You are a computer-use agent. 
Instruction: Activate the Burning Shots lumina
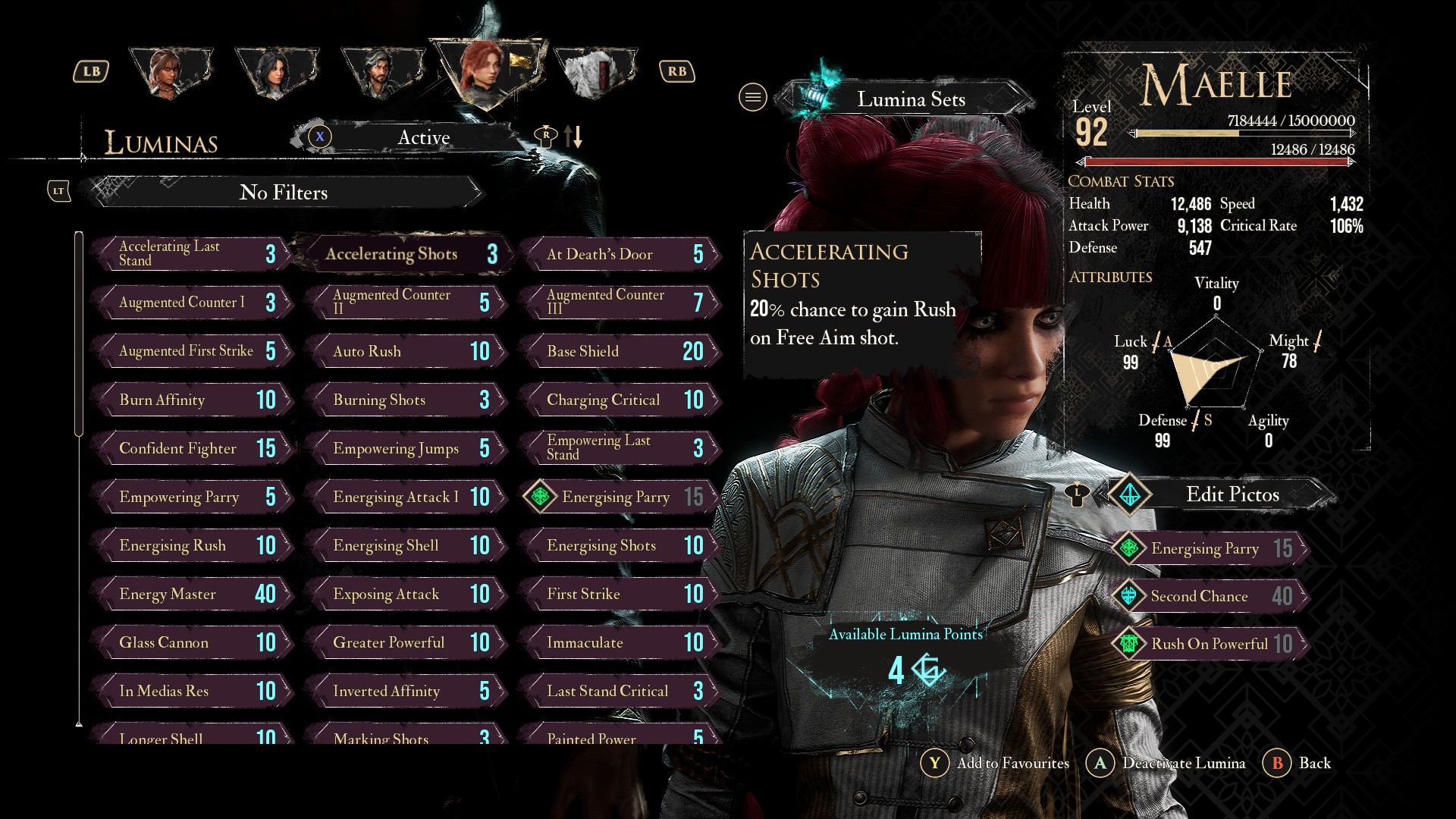pyautogui.click(x=406, y=400)
